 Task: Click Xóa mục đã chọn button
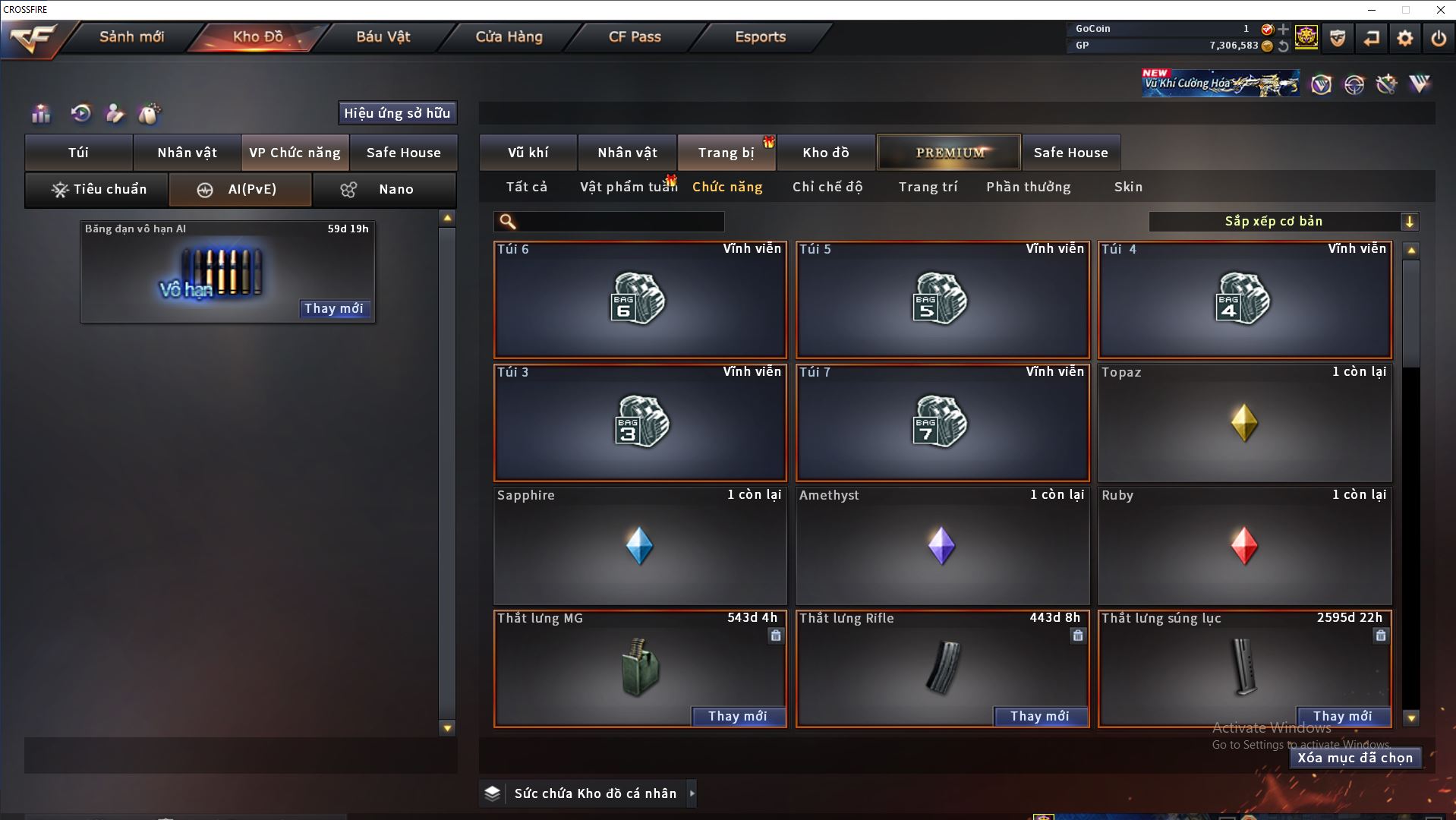coord(1354,758)
